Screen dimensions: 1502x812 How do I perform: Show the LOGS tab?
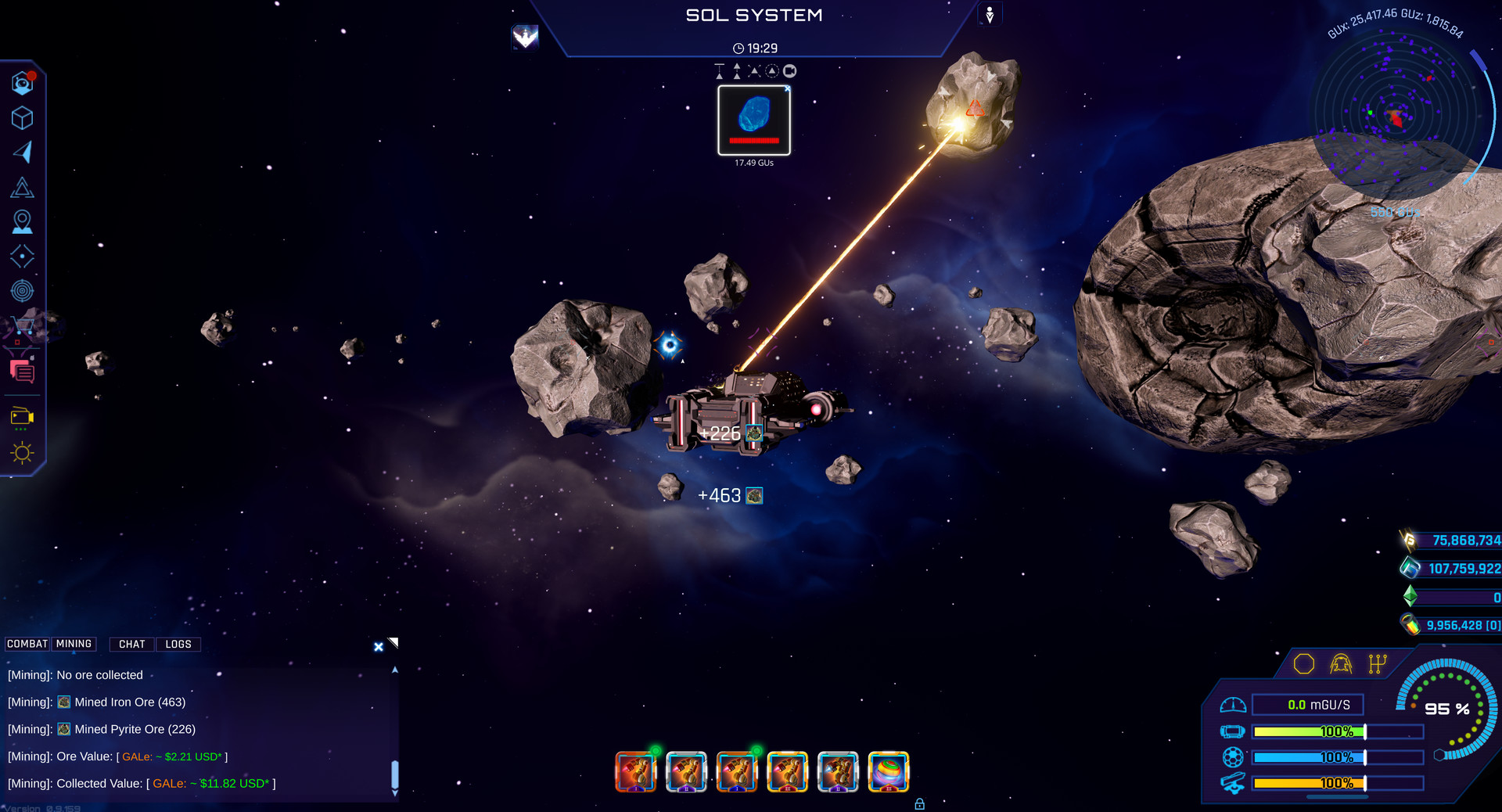178,645
